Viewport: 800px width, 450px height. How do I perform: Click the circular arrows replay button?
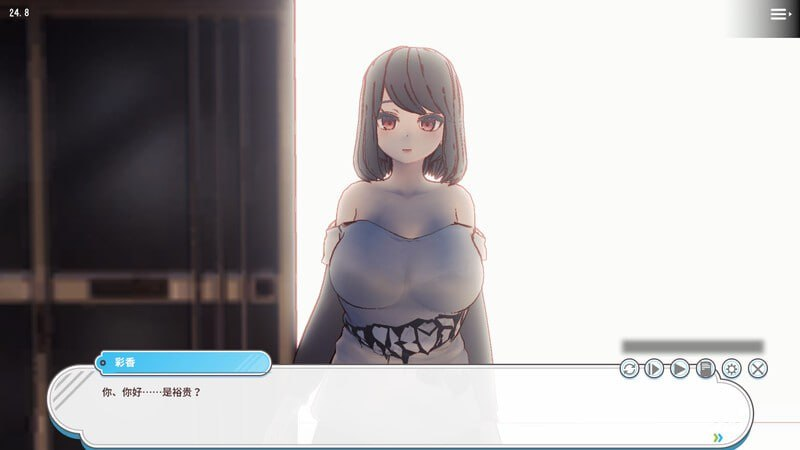coord(629,369)
